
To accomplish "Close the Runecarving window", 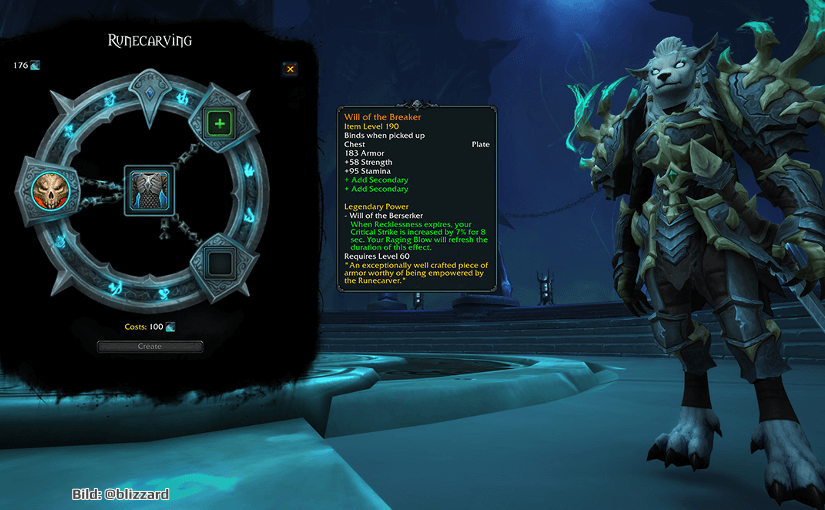I will pos(290,69).
